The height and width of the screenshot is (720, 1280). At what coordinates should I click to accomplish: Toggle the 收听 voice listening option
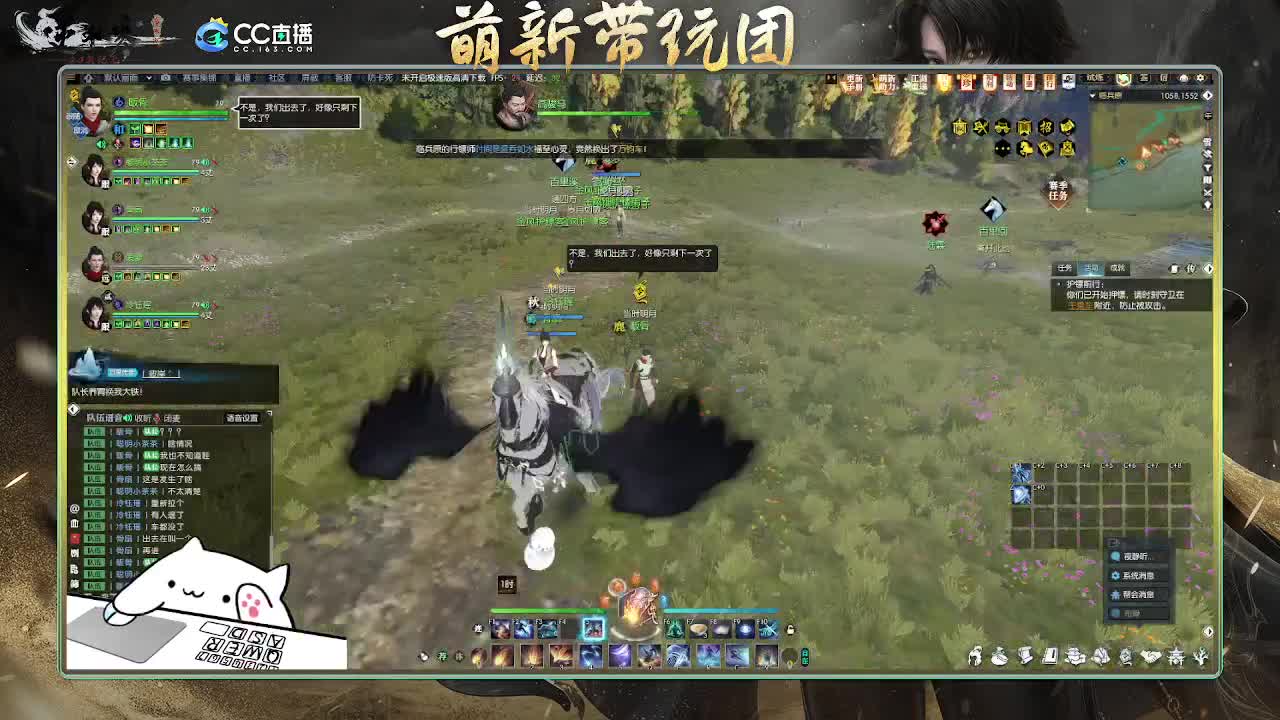[x=142, y=419]
